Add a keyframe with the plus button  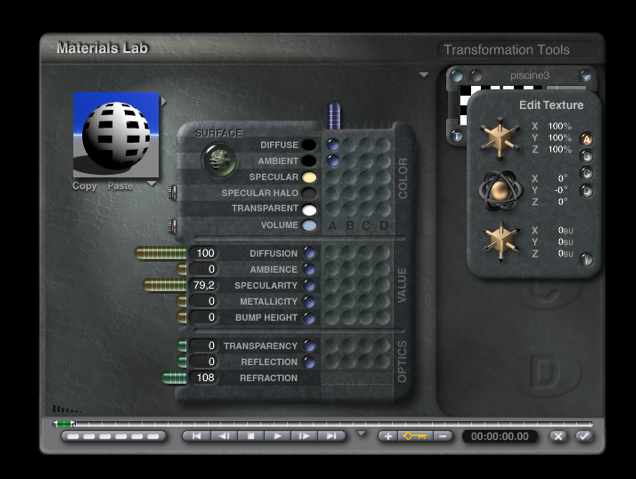pyautogui.click(x=388, y=436)
